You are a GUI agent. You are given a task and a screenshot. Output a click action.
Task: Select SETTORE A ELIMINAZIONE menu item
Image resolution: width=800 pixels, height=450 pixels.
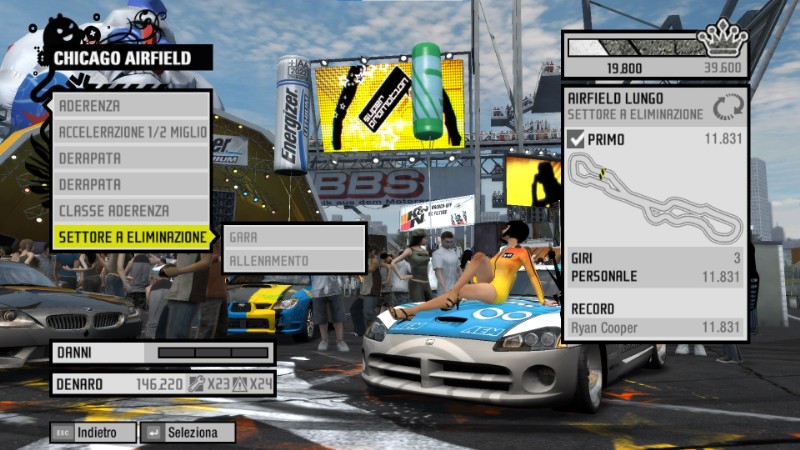click(132, 237)
